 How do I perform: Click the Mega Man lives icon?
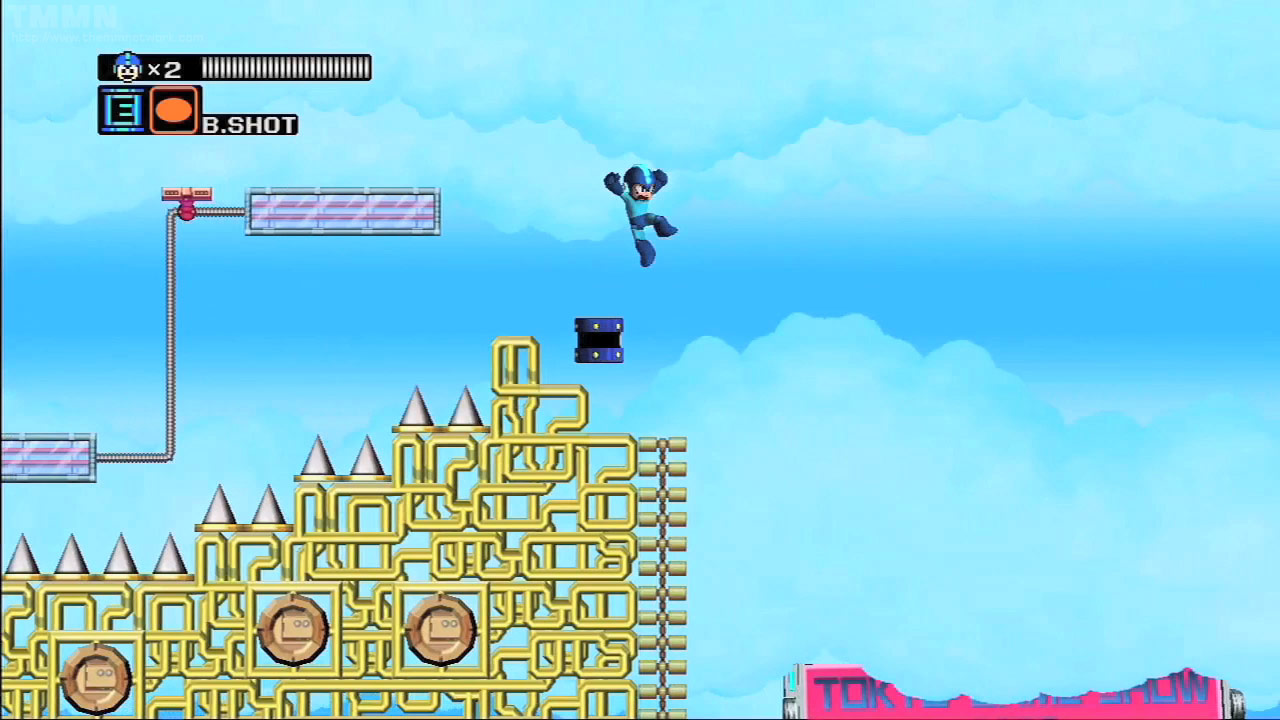click(127, 68)
